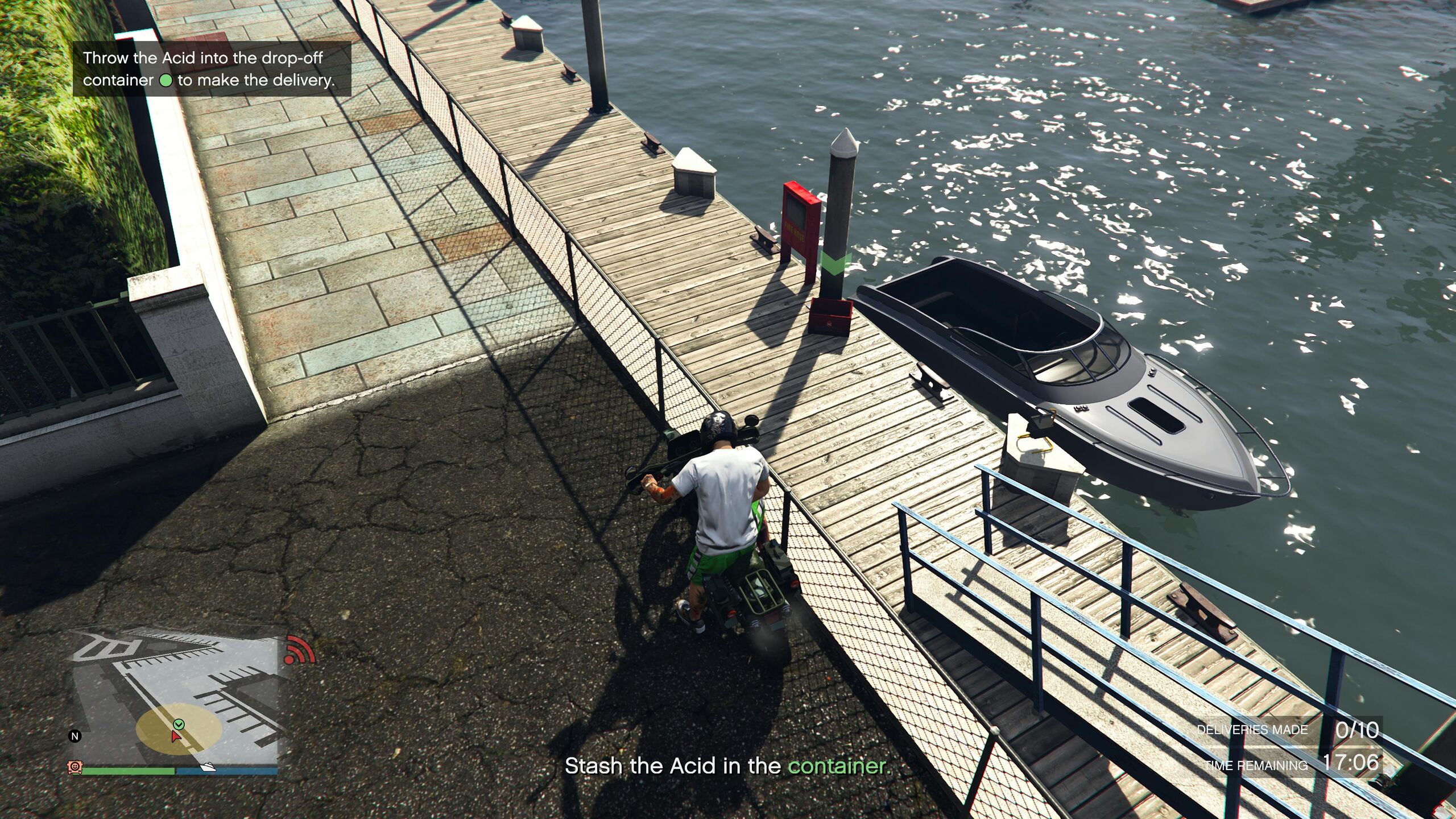Viewport: 1456px width, 819px height.
Task: Select the Acid Lab smiley truck blip
Action: point(75,767)
